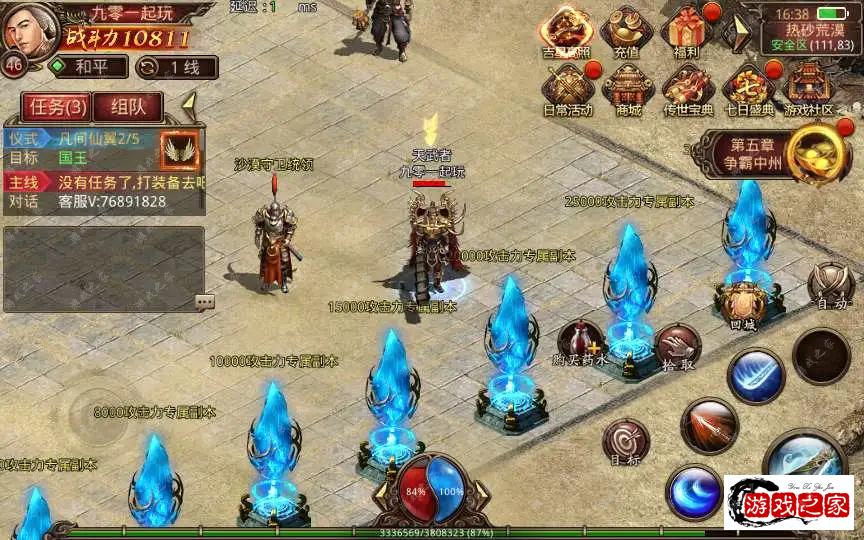The width and height of the screenshot is (864, 540).
Task: Collapse the quest panel with the arrow
Action: pyautogui.click(x=189, y=103)
